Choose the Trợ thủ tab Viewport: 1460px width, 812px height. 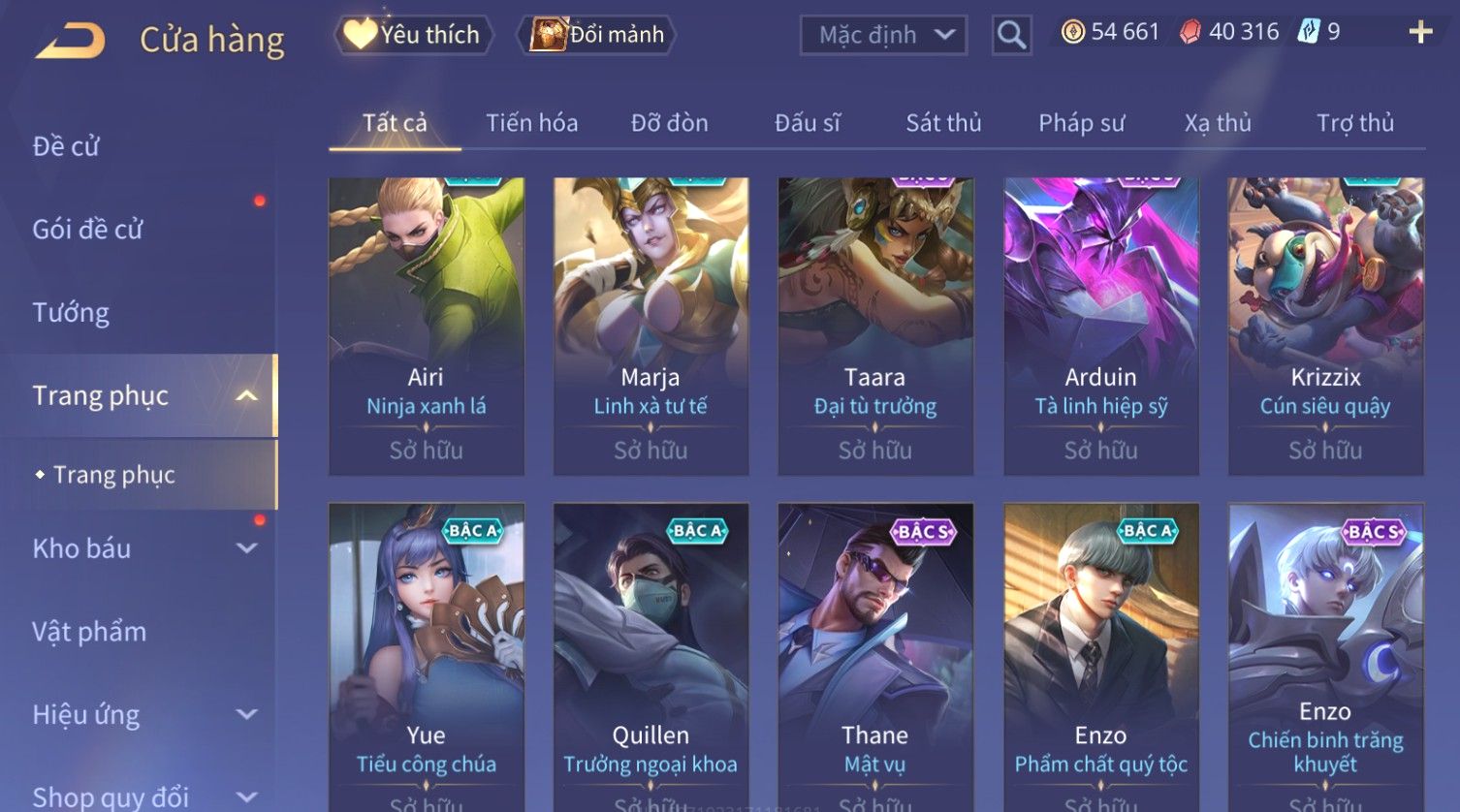click(1354, 123)
